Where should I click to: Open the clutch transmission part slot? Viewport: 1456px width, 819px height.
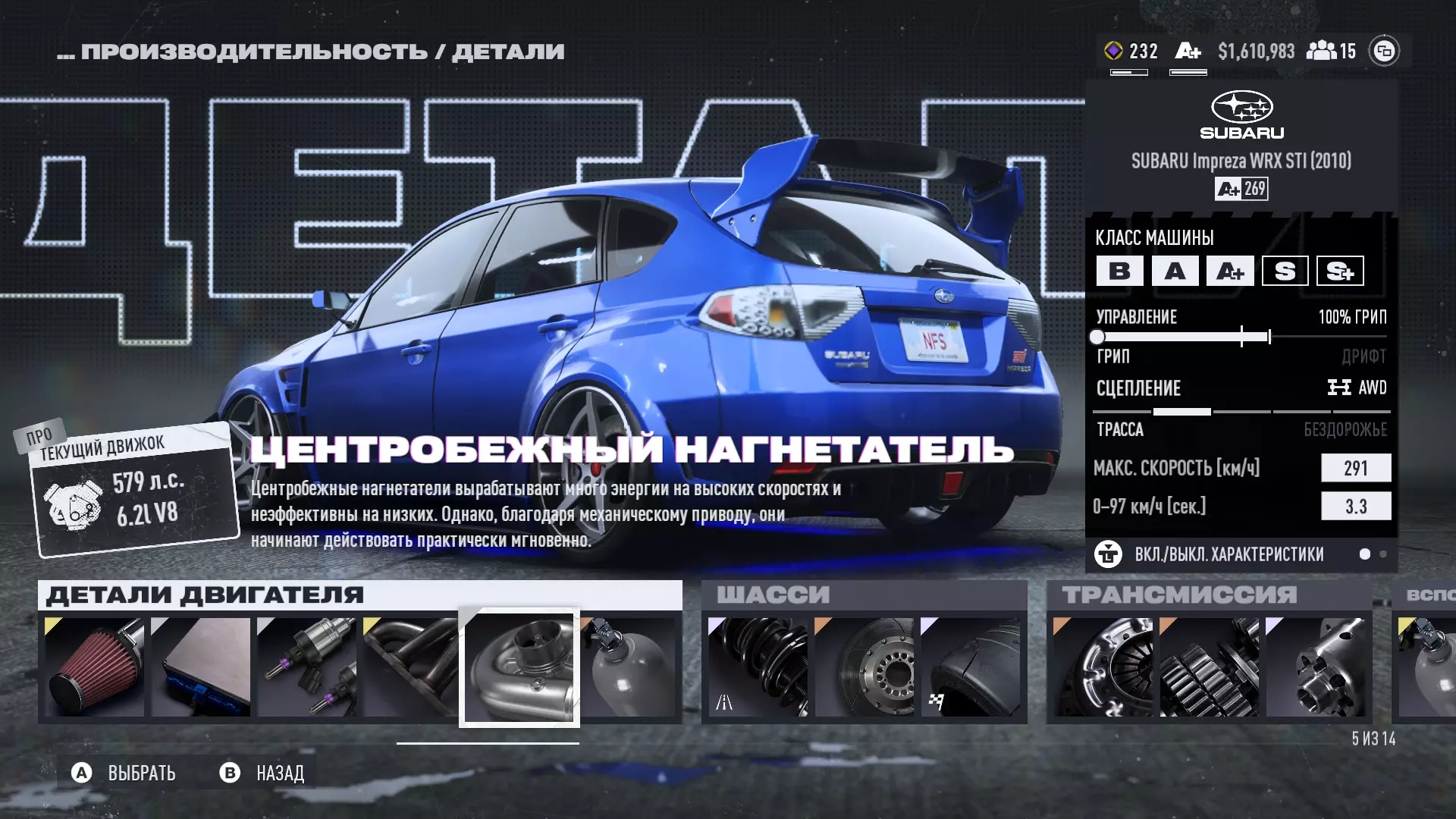point(1103,667)
